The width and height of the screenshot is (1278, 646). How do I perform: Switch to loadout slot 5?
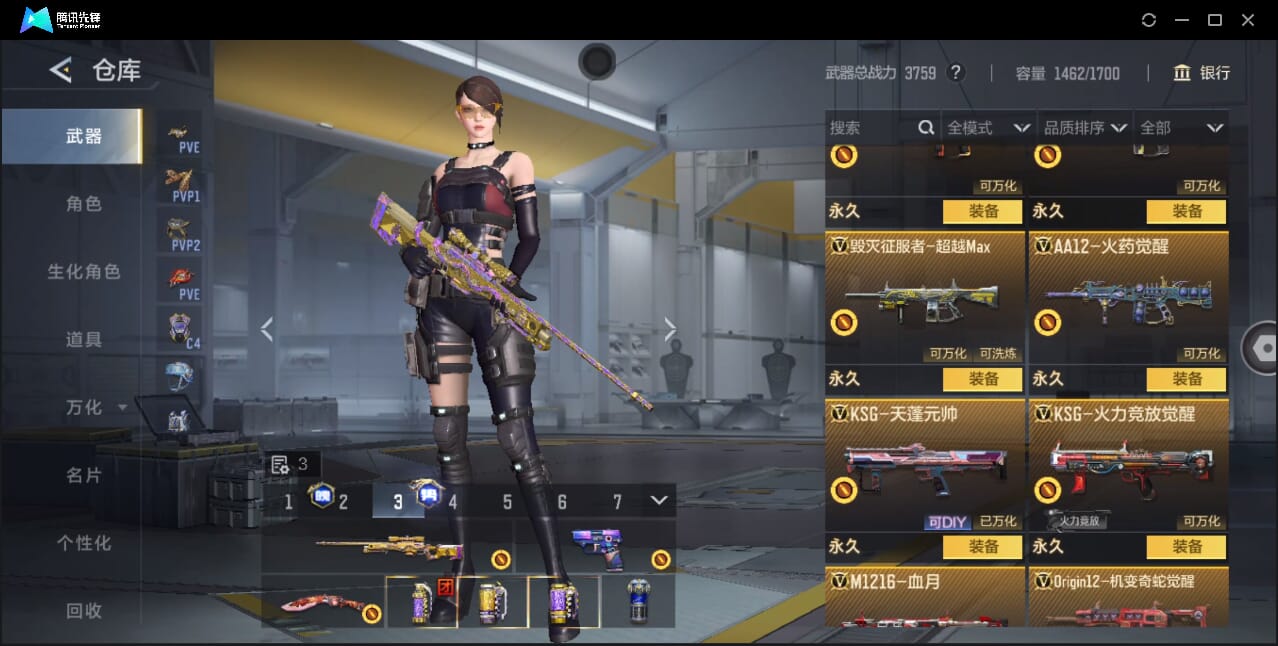507,502
